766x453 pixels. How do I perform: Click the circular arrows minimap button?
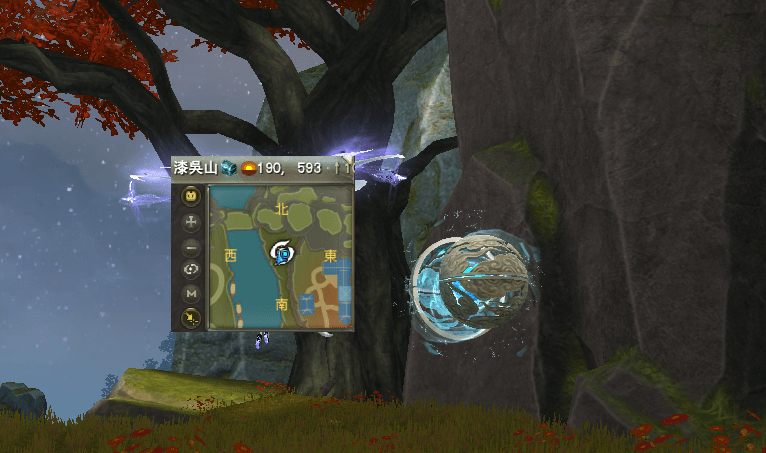[190, 269]
